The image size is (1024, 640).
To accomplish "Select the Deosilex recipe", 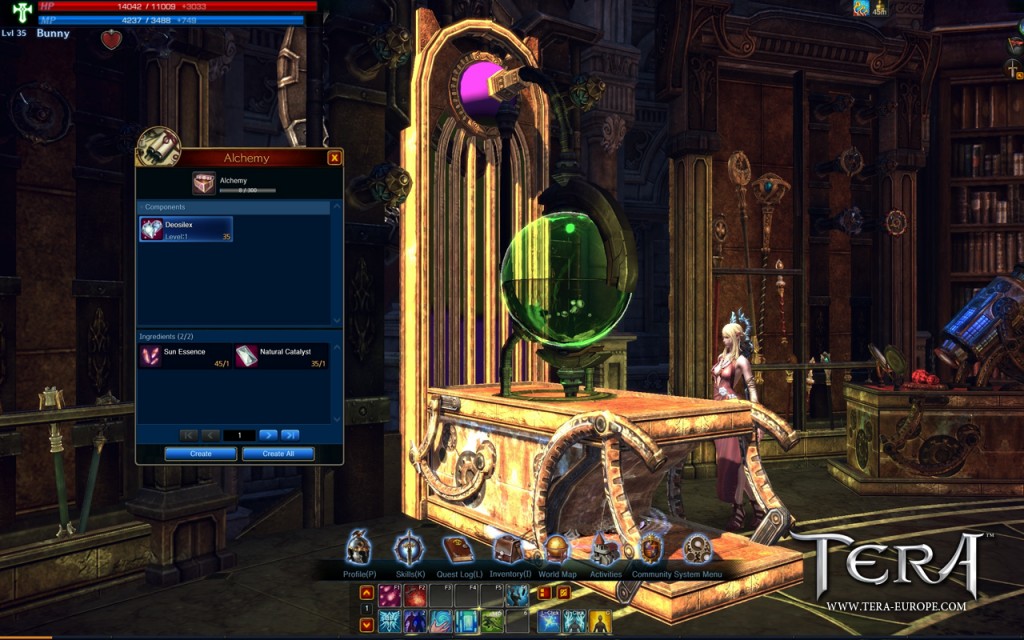I will (x=186, y=229).
